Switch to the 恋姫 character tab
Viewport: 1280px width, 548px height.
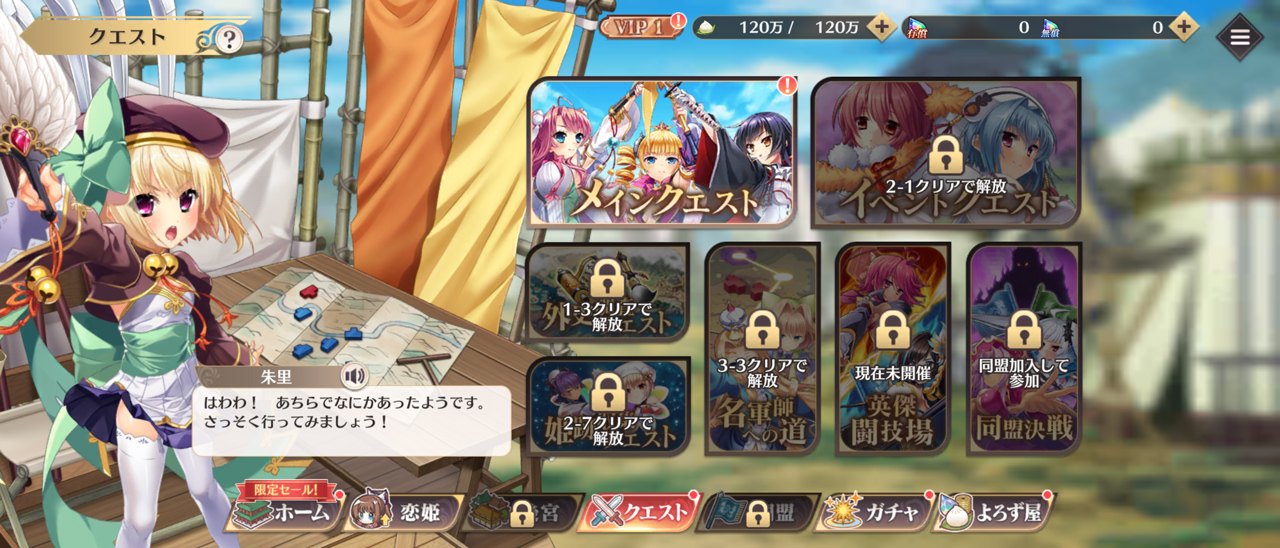click(404, 513)
